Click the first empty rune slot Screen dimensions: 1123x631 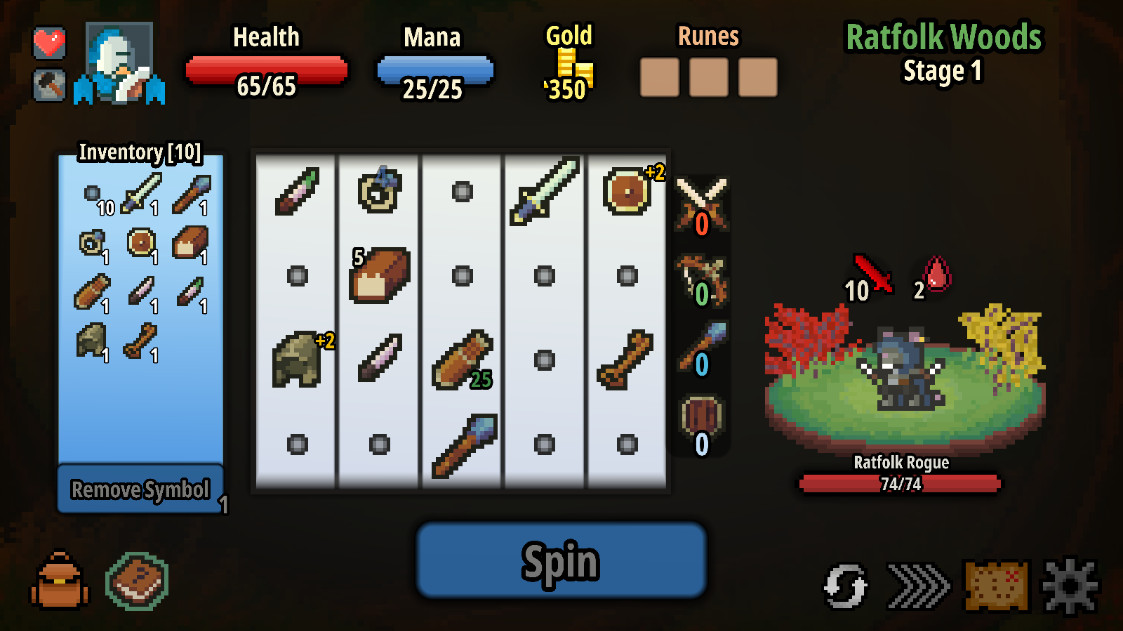660,77
